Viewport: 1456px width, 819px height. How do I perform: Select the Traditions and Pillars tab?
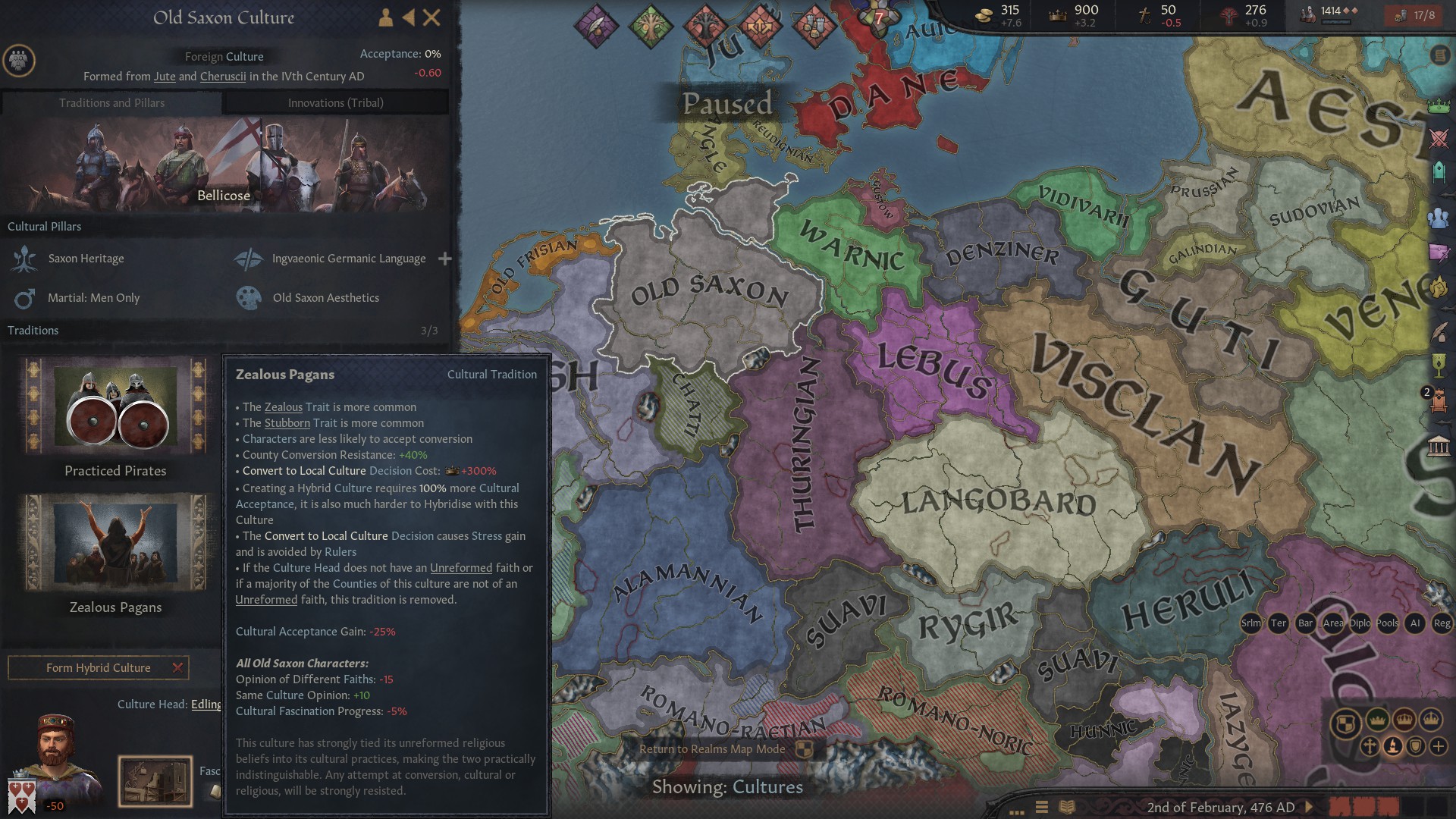tap(112, 102)
